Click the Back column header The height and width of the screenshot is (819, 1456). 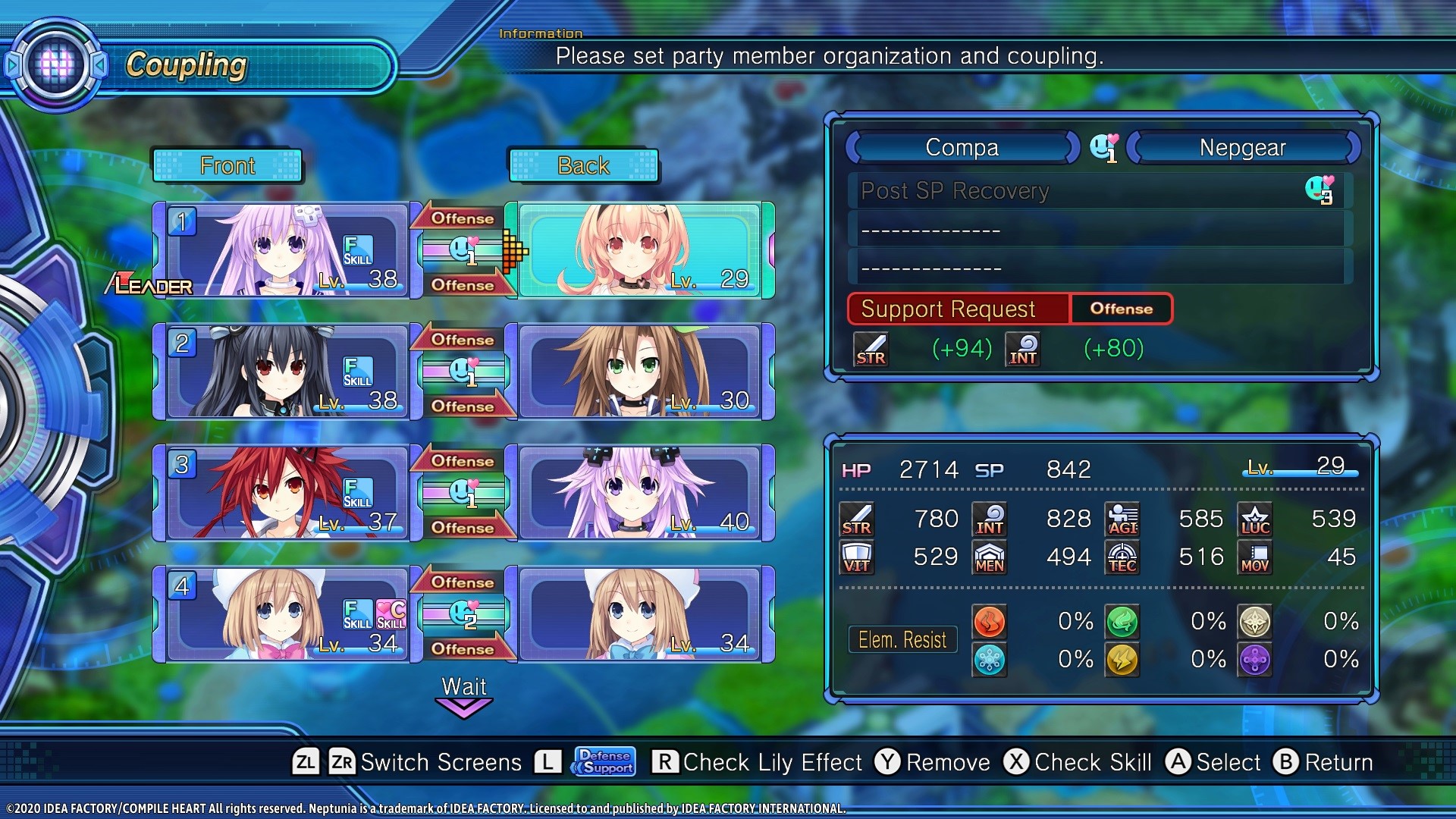(x=583, y=165)
